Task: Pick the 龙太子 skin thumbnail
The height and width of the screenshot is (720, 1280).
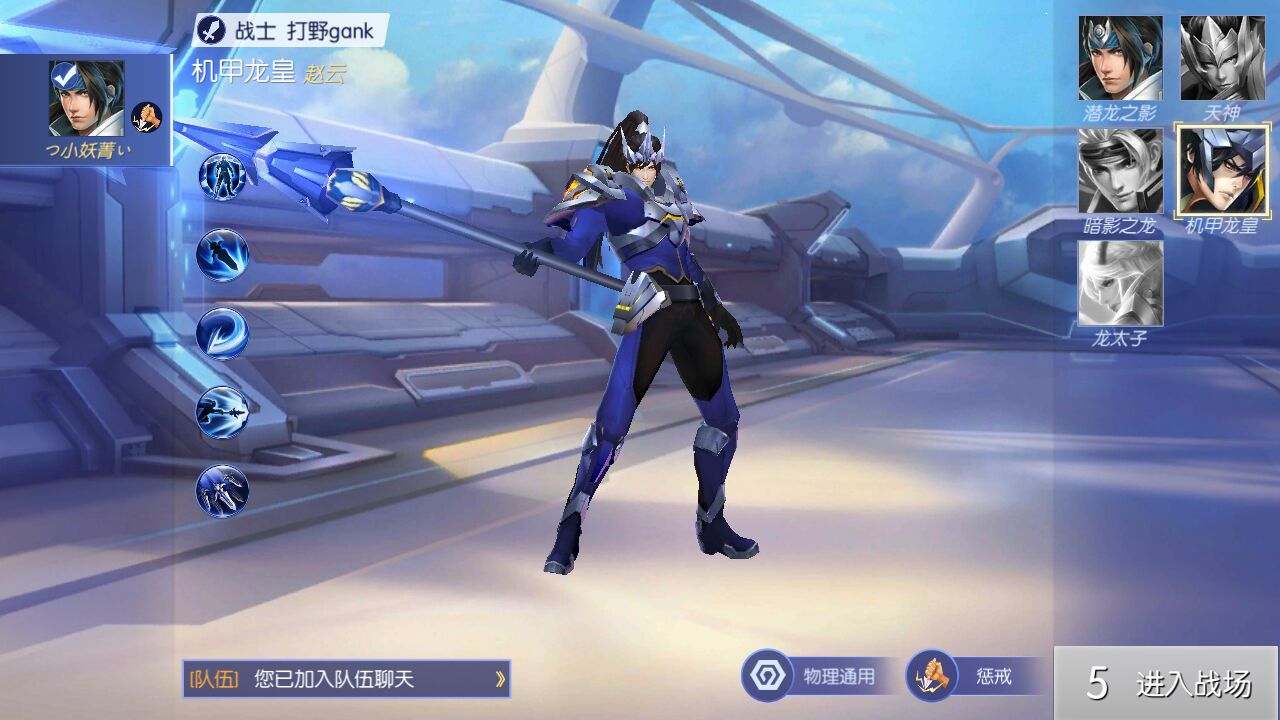Action: point(1120,284)
